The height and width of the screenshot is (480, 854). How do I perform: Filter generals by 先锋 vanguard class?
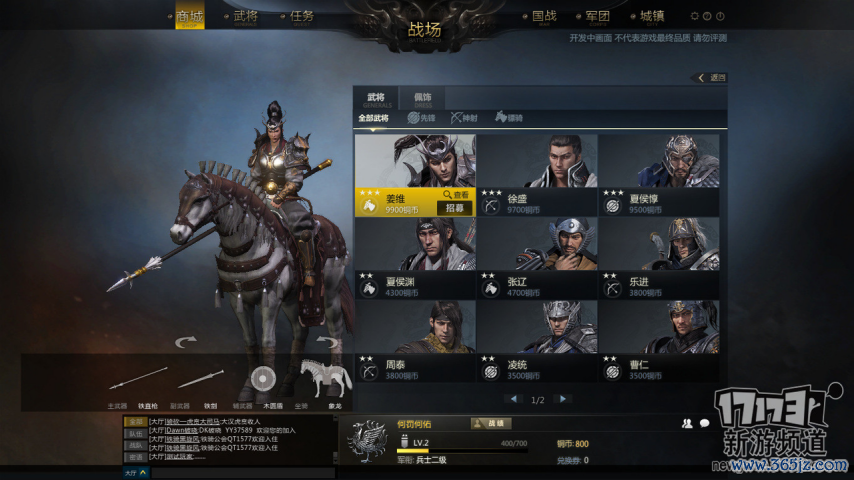[x=421, y=118]
